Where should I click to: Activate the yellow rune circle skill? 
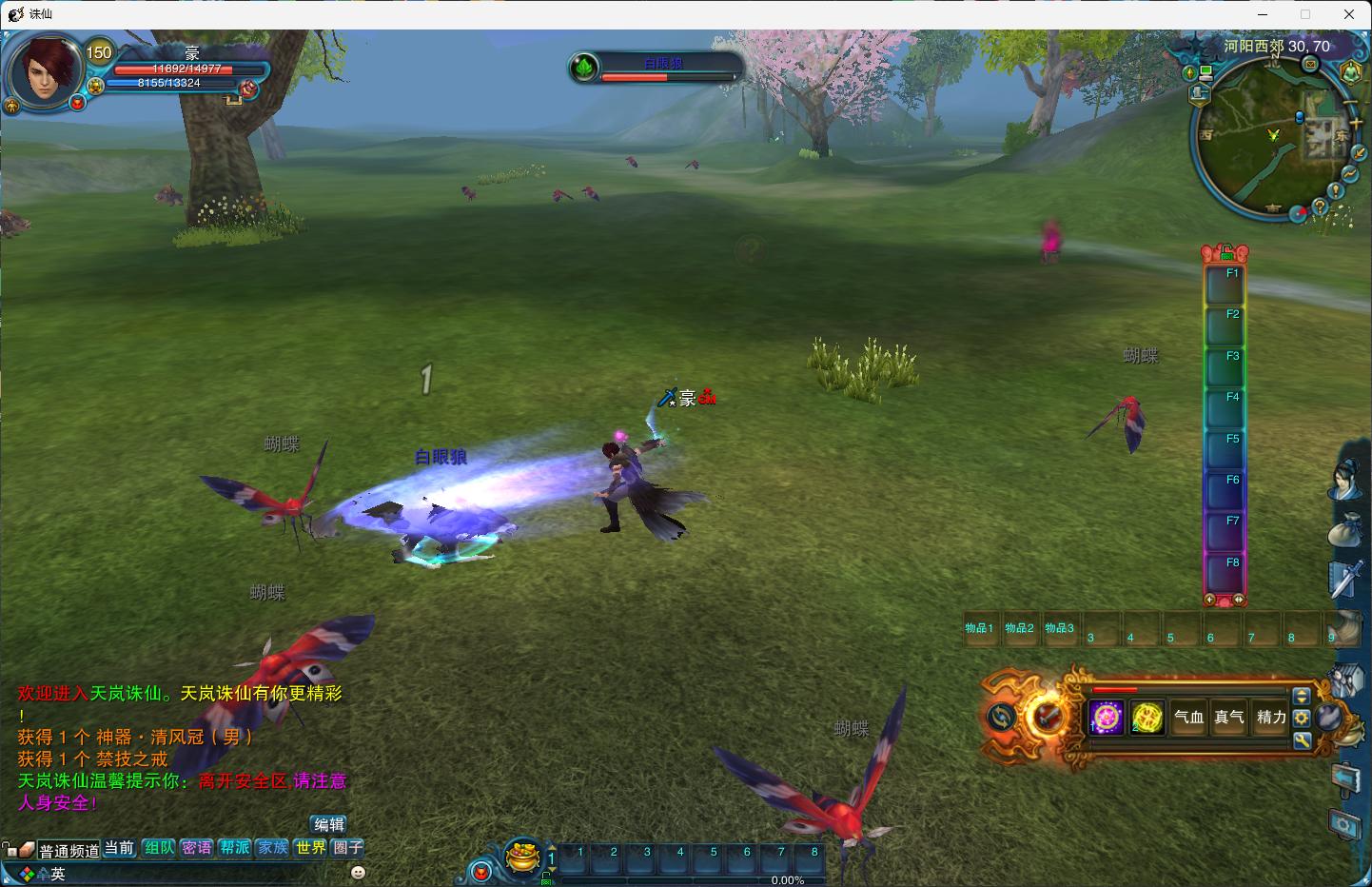pyautogui.click(x=1147, y=718)
